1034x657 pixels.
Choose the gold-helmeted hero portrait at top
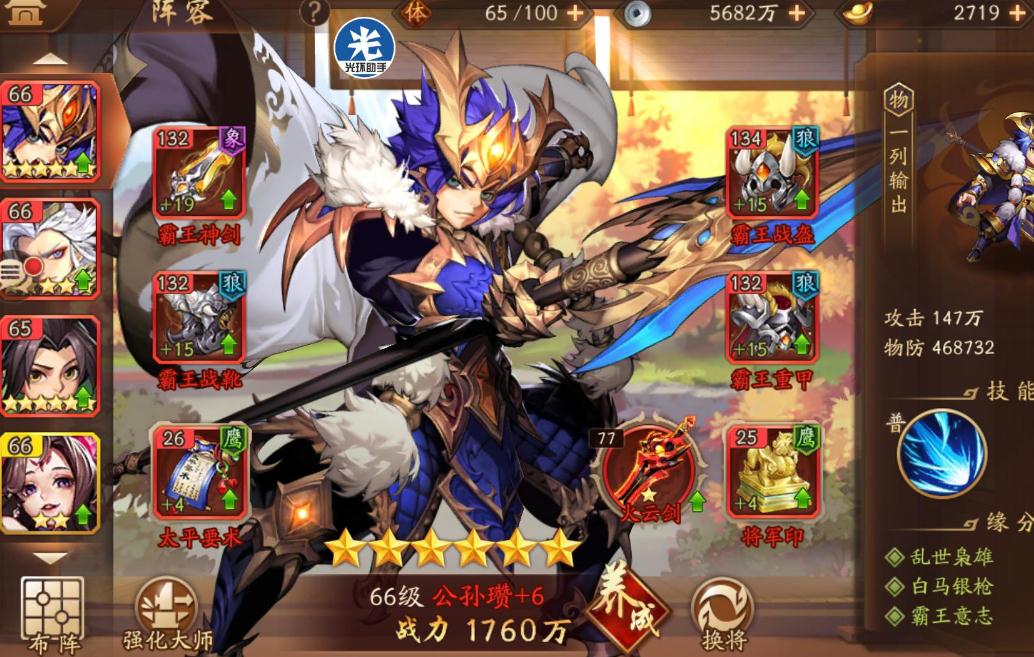pos(50,131)
